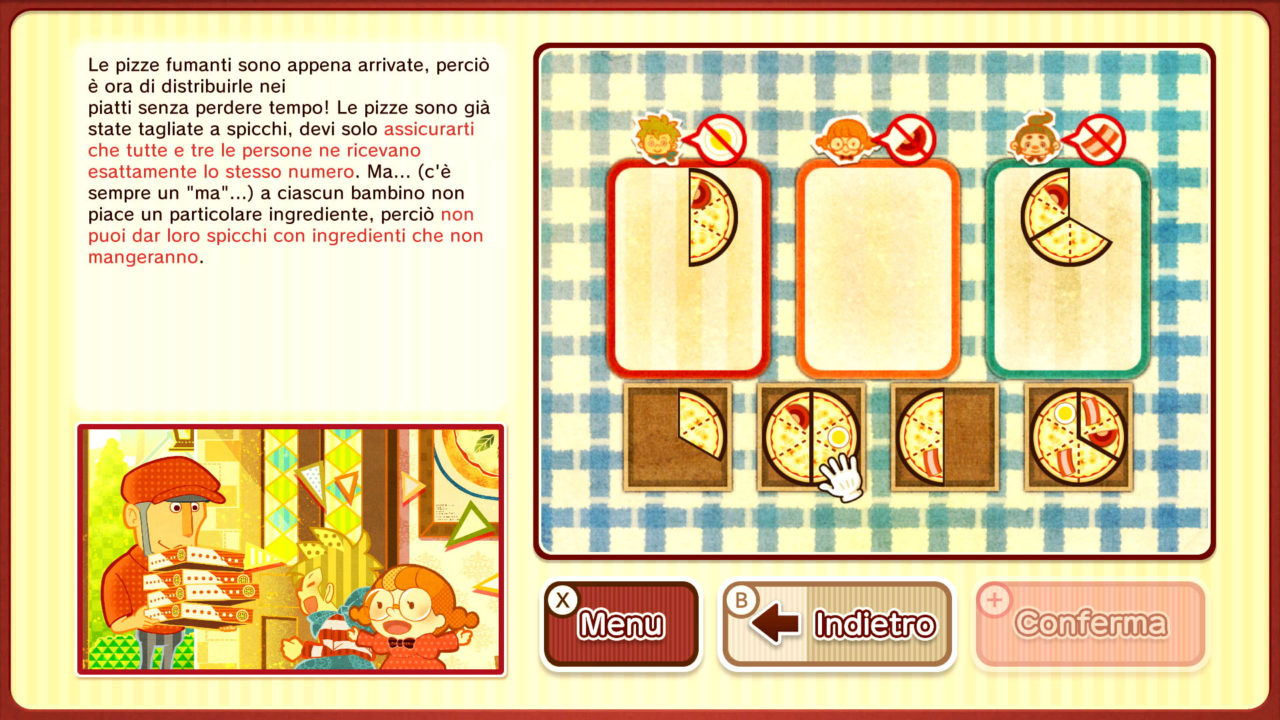The image size is (1280, 720).
Task: Choose the whole pizza with bacon strips
Action: click(1079, 437)
